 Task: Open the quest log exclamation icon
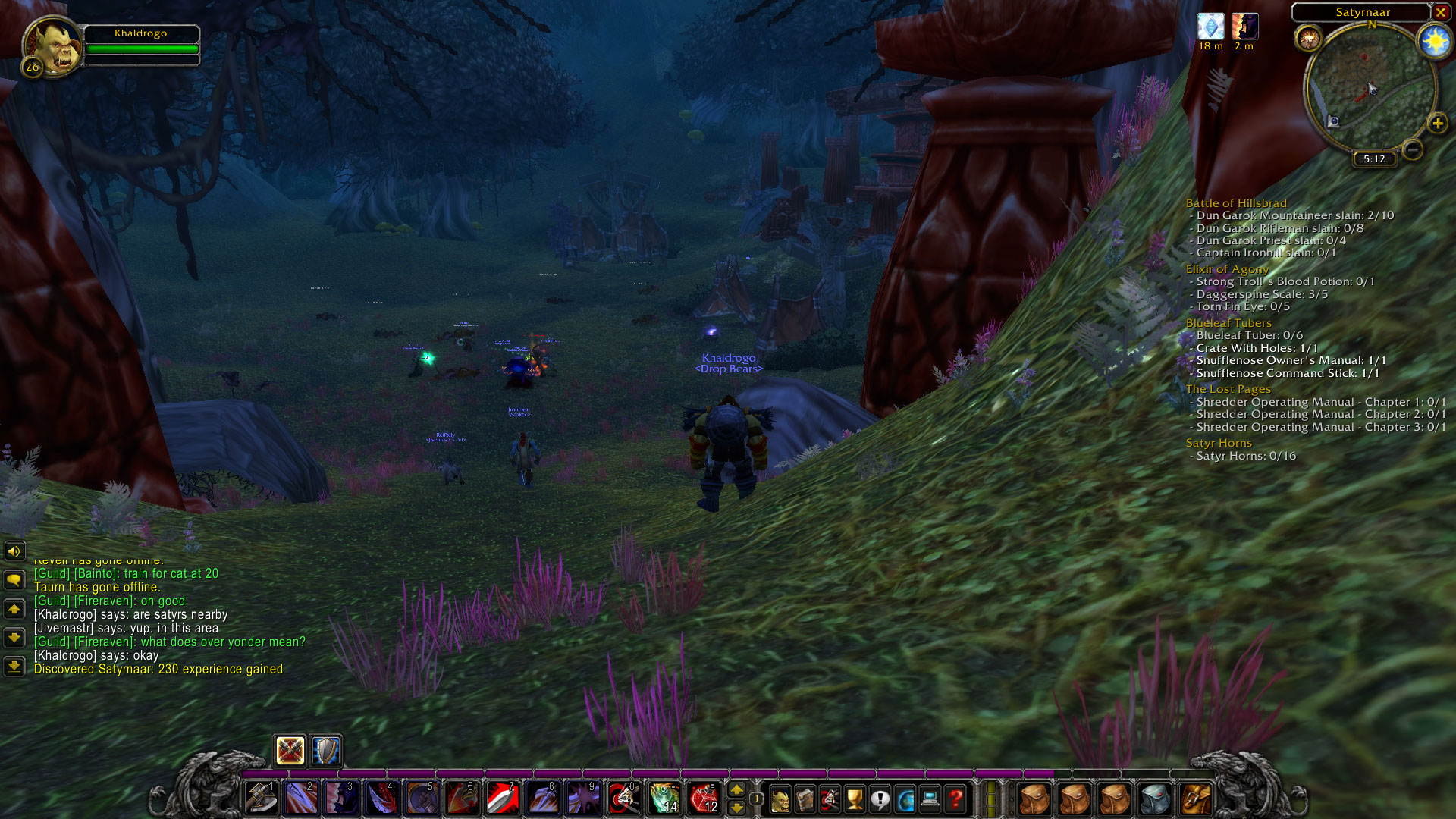click(x=879, y=798)
